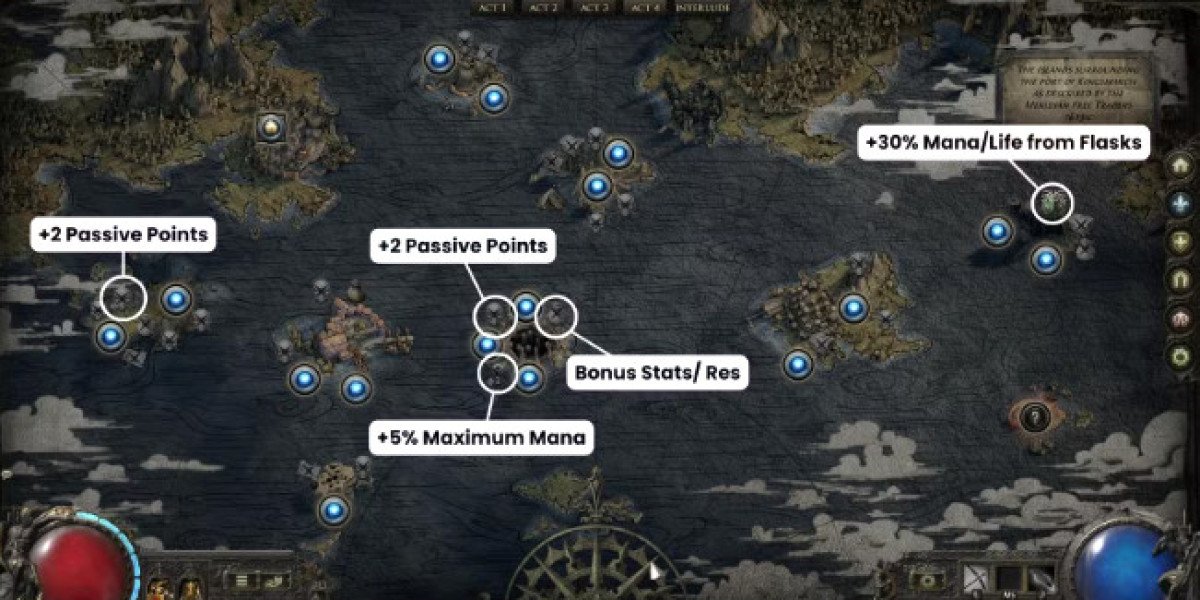Select the golden waypoint marker on the northwest island
The width and height of the screenshot is (1200, 600).
tap(269, 127)
